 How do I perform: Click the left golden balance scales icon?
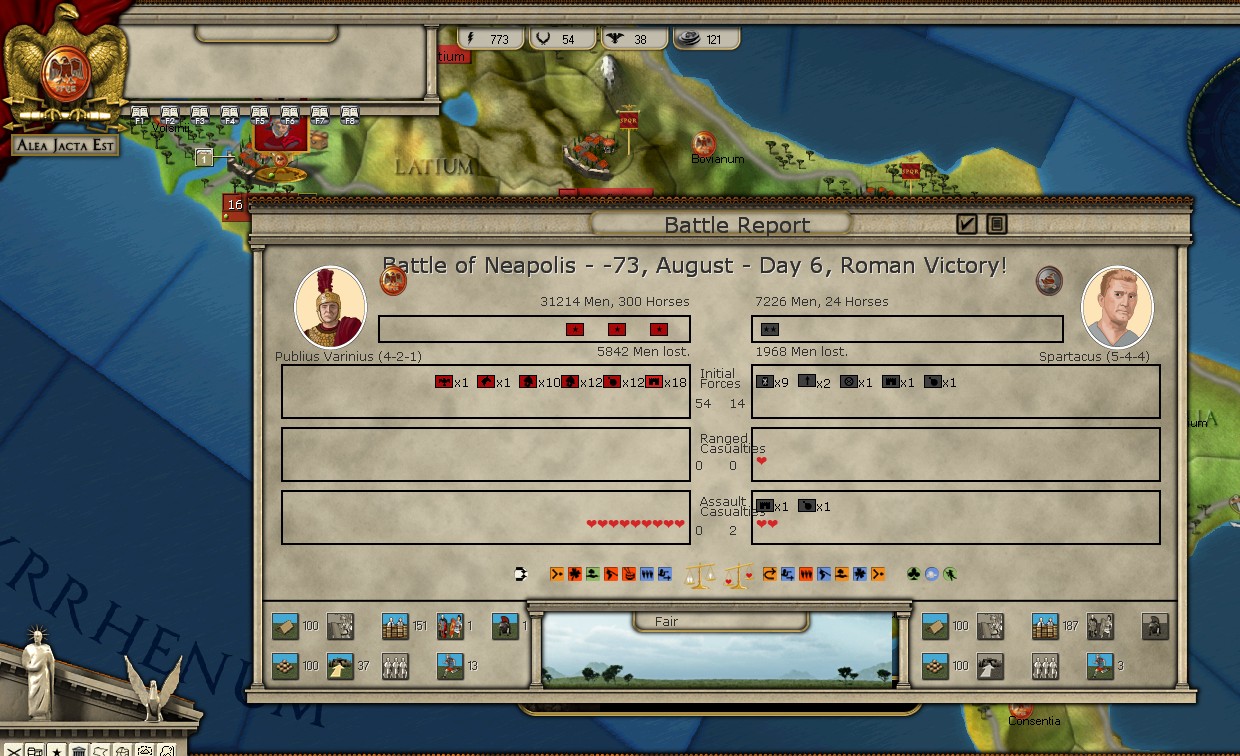tap(699, 575)
